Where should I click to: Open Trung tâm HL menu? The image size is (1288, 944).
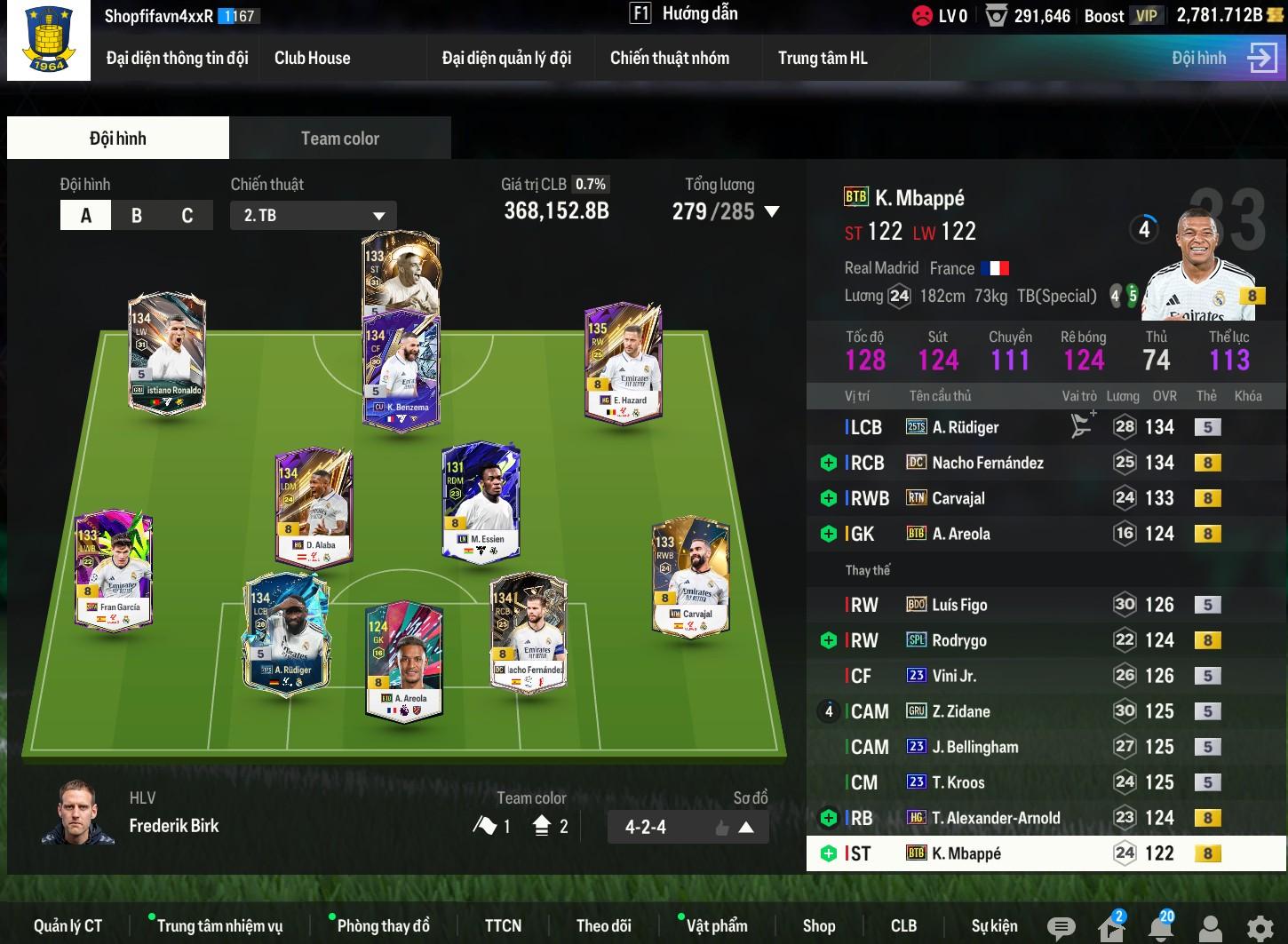point(823,59)
